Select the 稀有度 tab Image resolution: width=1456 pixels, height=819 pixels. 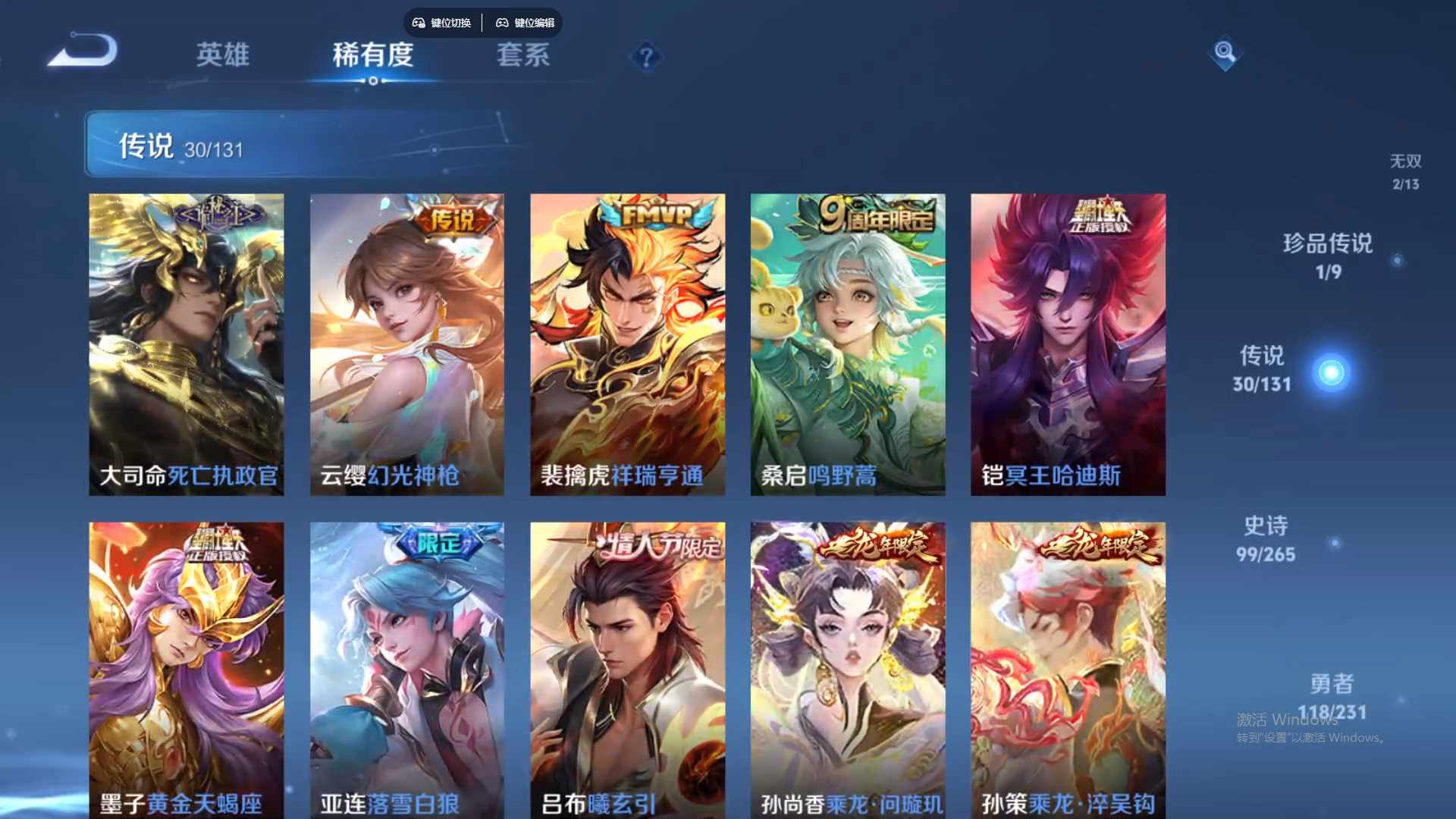372,55
